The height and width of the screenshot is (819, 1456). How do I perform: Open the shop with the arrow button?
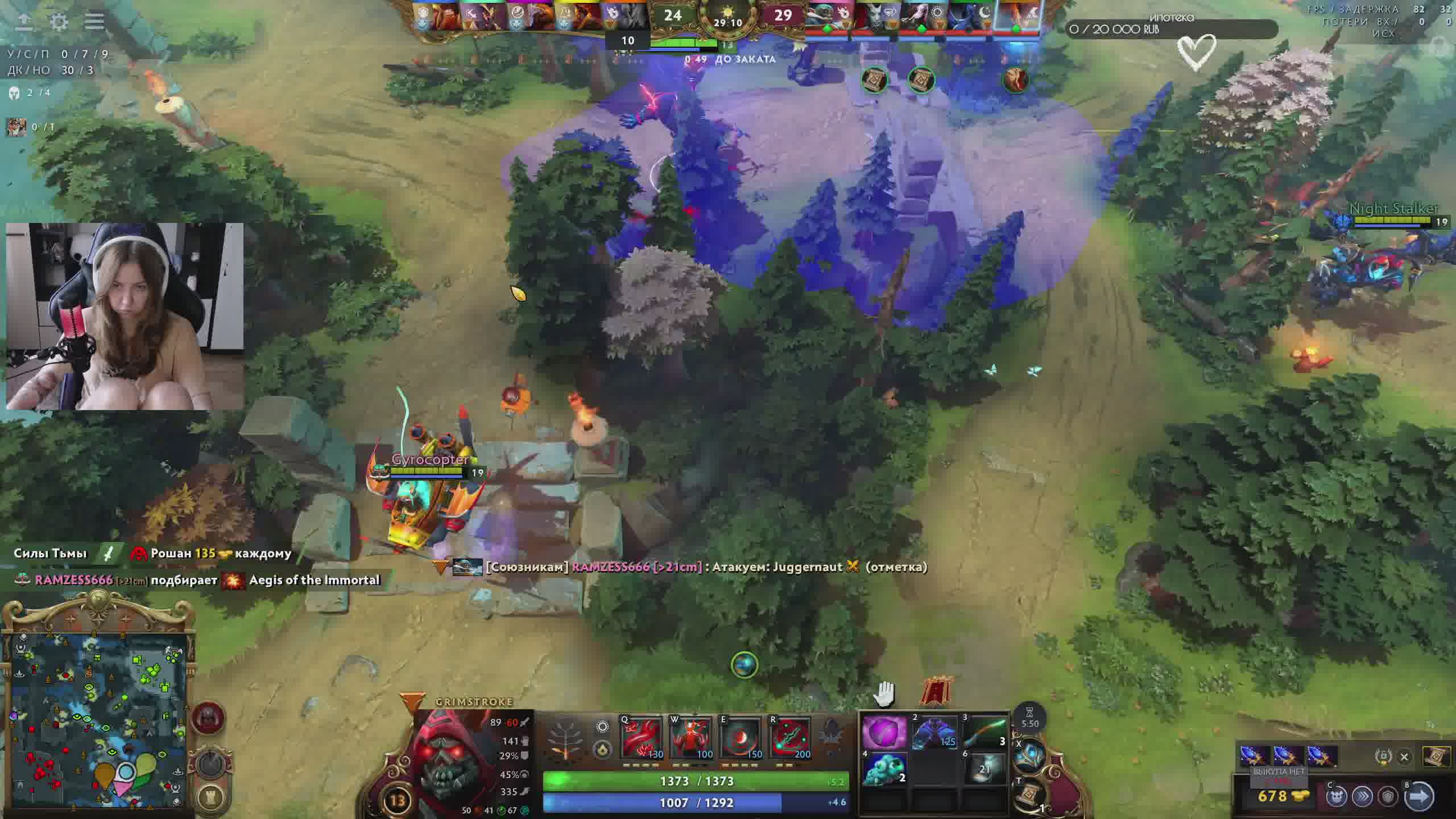coord(1418,796)
